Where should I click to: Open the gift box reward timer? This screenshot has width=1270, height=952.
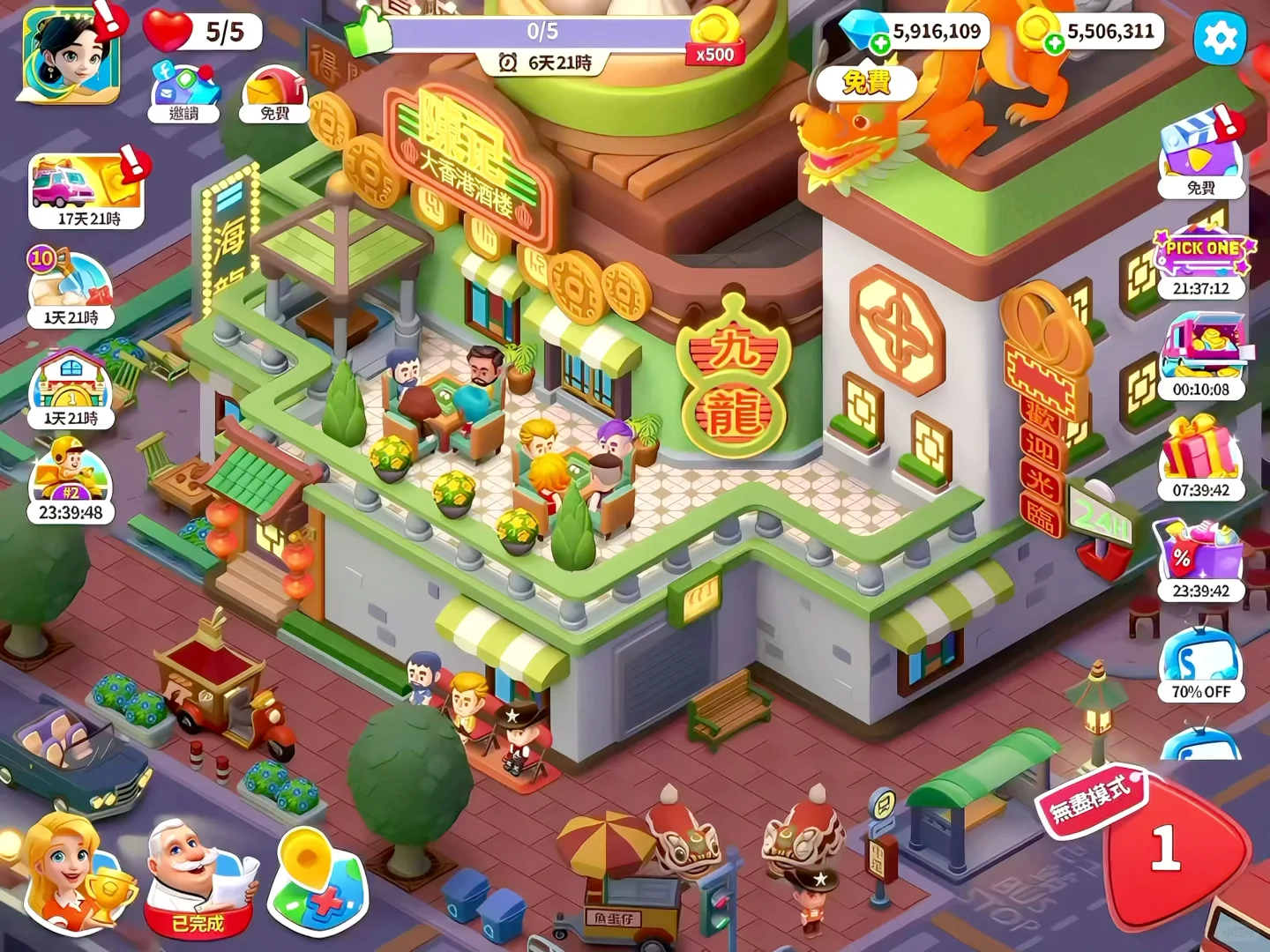[1201, 460]
